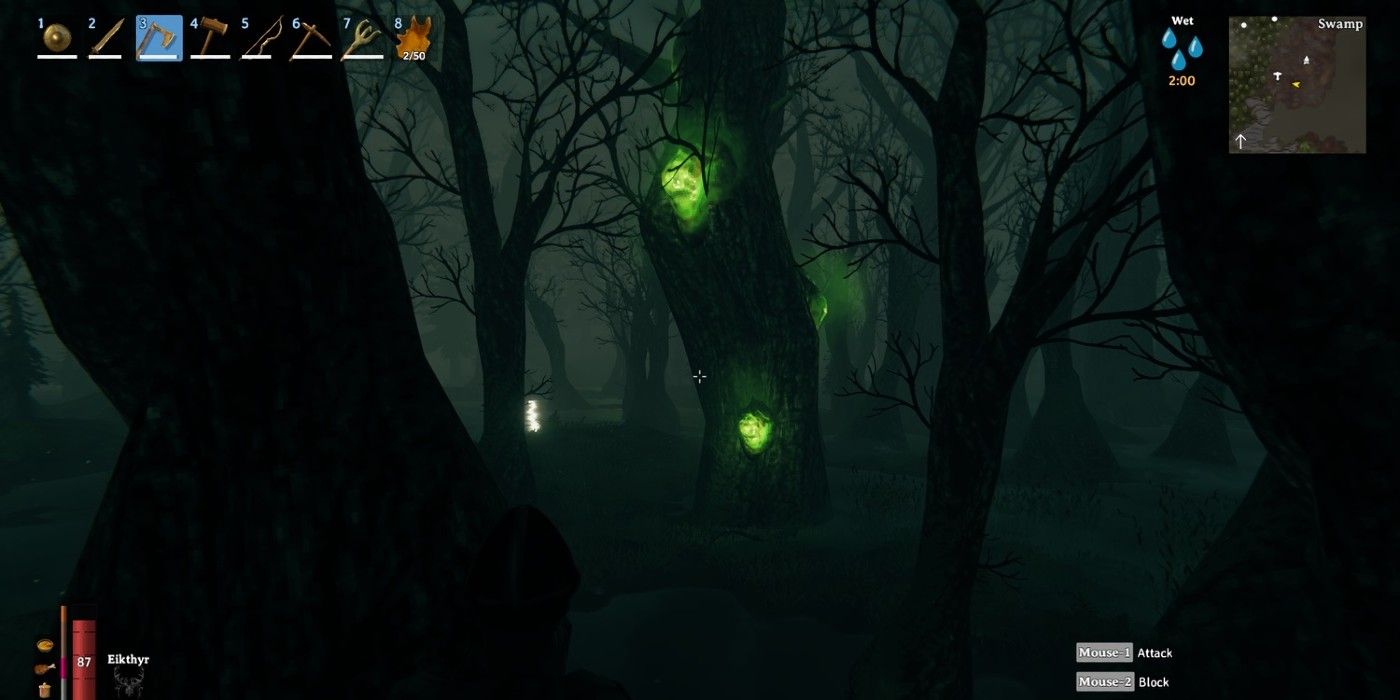This screenshot has width=1400, height=700.
Task: Click the T-shaped marker on the minimap
Action: click(x=1277, y=76)
